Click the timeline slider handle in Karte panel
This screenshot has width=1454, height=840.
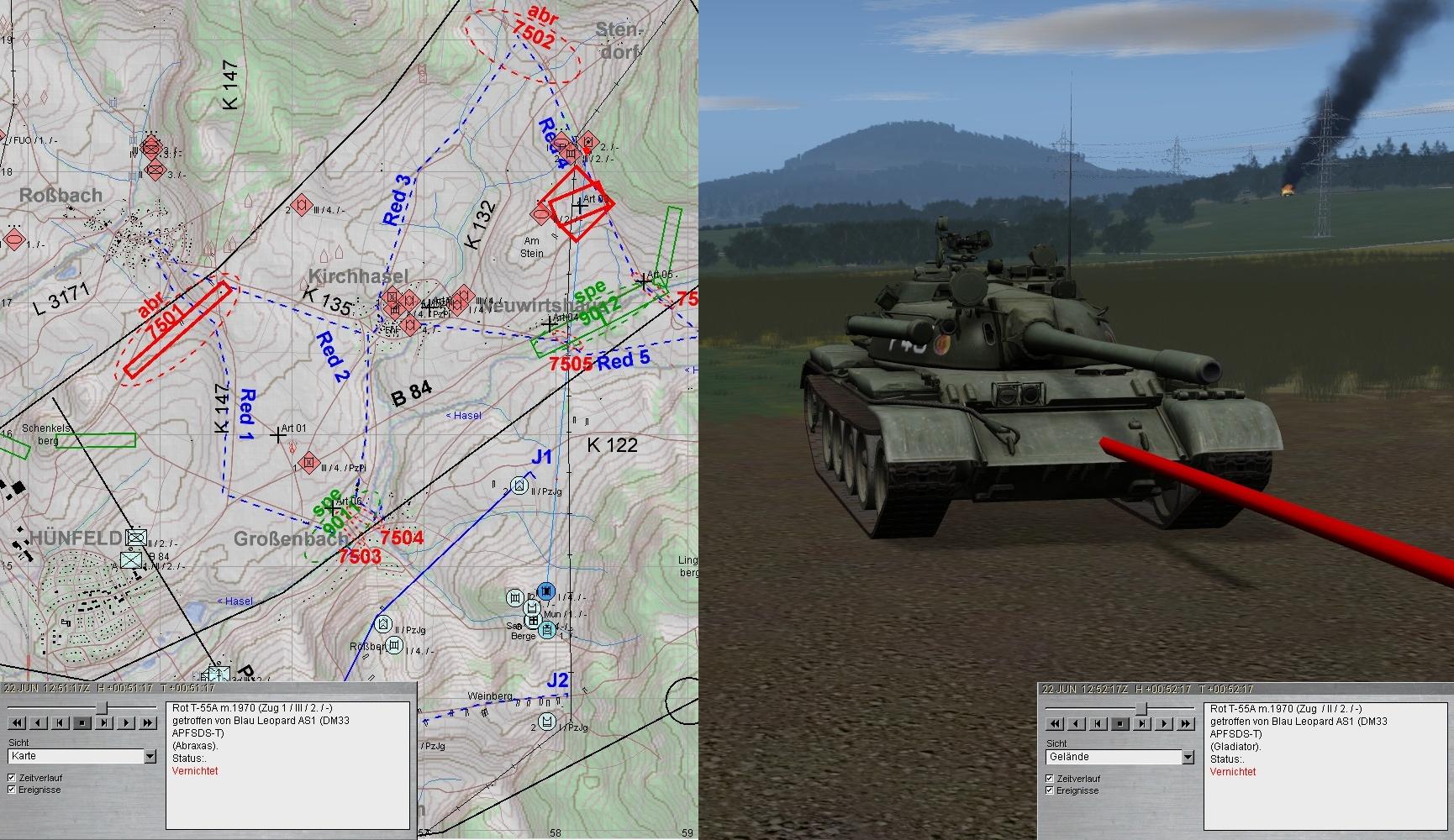pyautogui.click(x=102, y=708)
